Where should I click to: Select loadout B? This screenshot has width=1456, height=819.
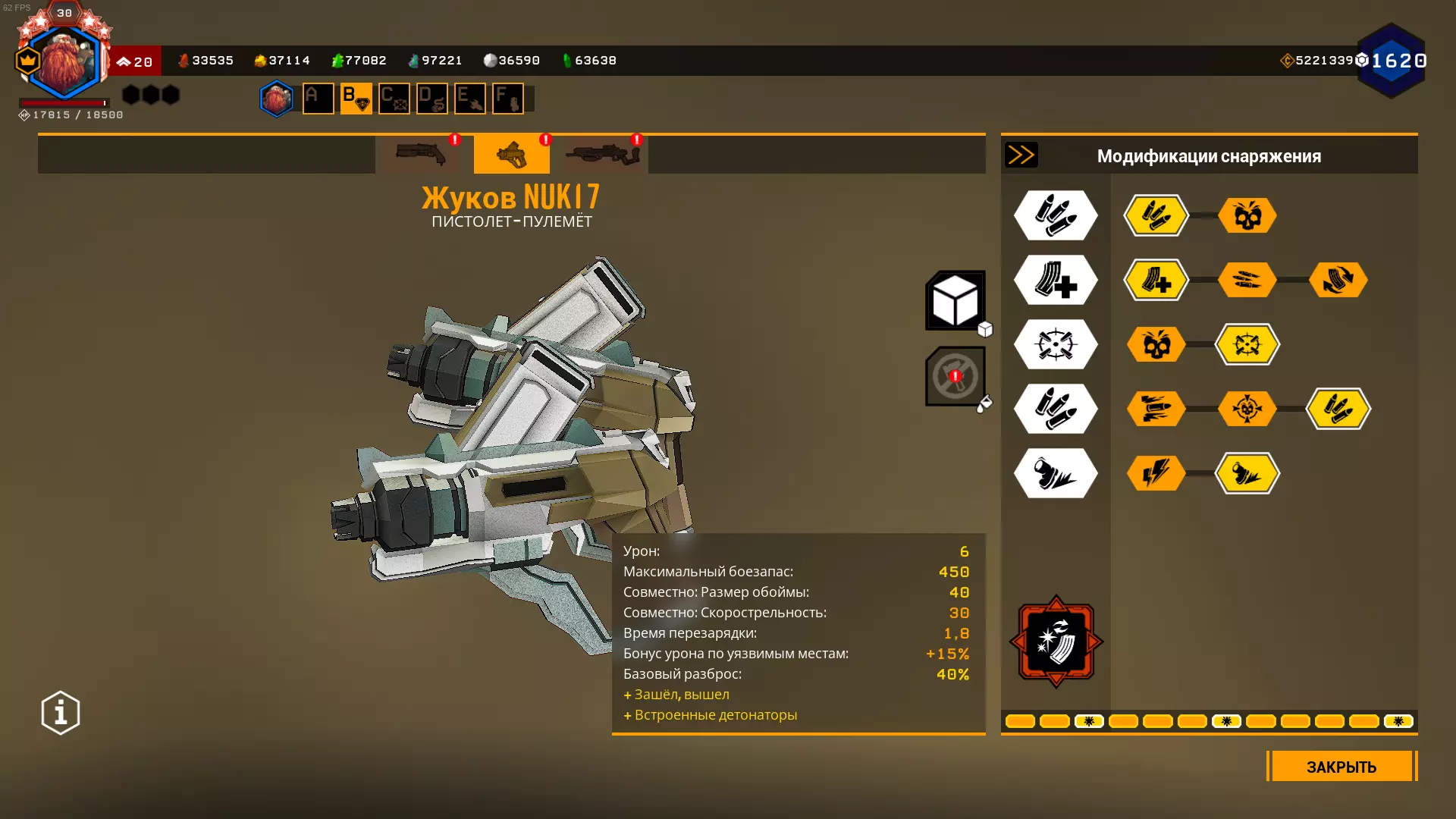click(x=356, y=99)
